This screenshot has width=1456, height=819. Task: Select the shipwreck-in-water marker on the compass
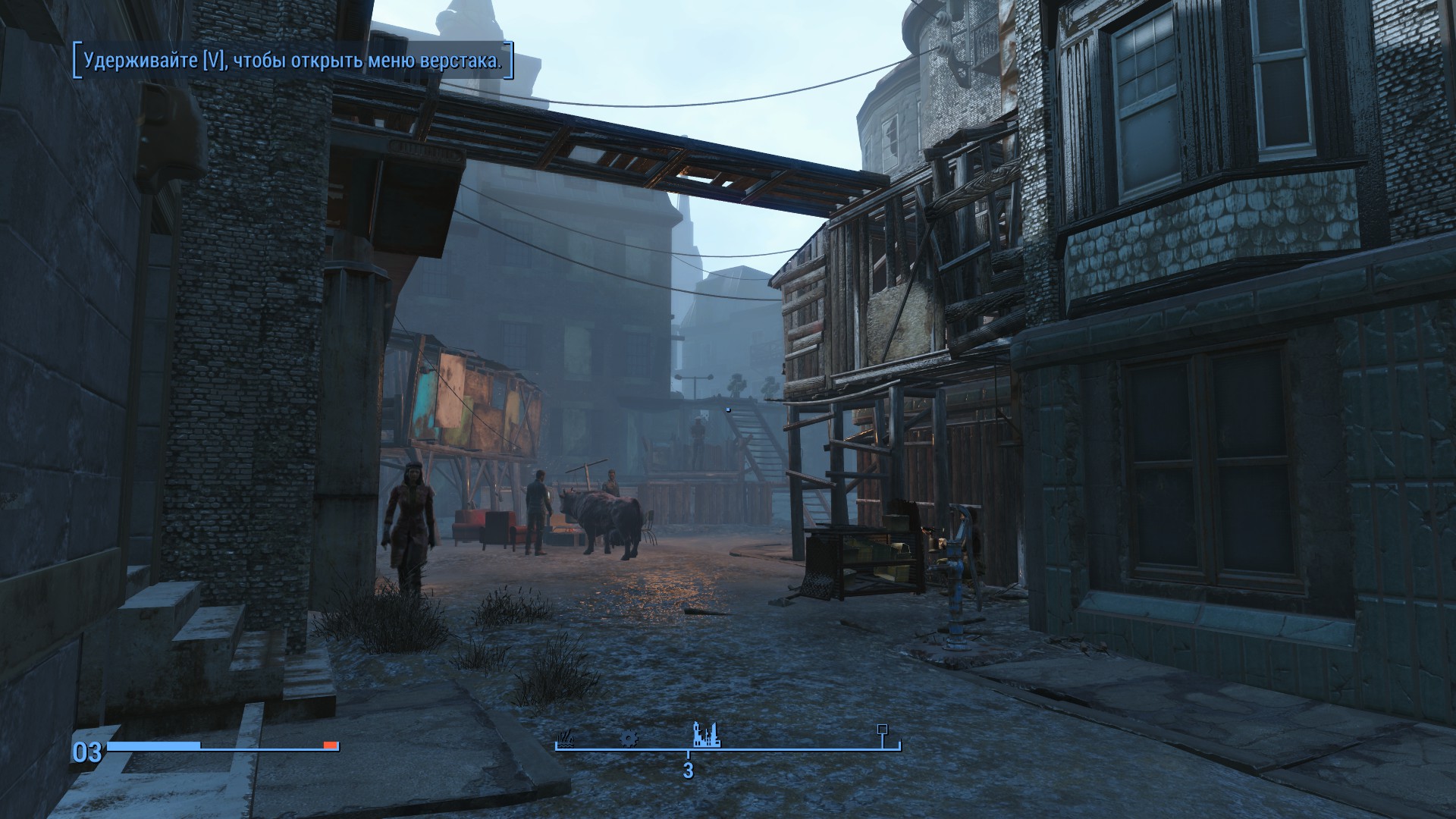pyautogui.click(x=566, y=739)
